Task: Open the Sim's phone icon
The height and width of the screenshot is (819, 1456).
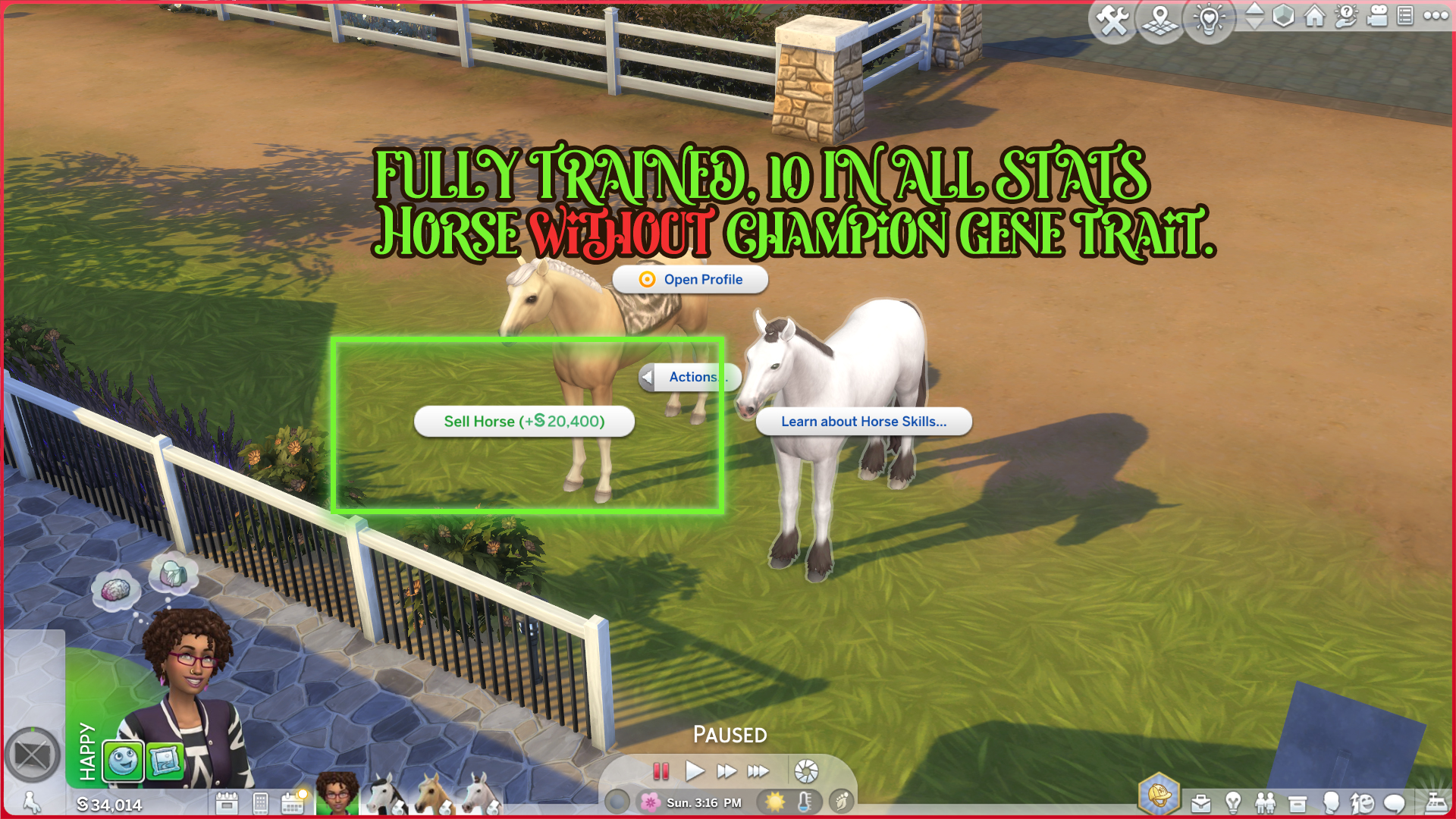Action: point(262,802)
